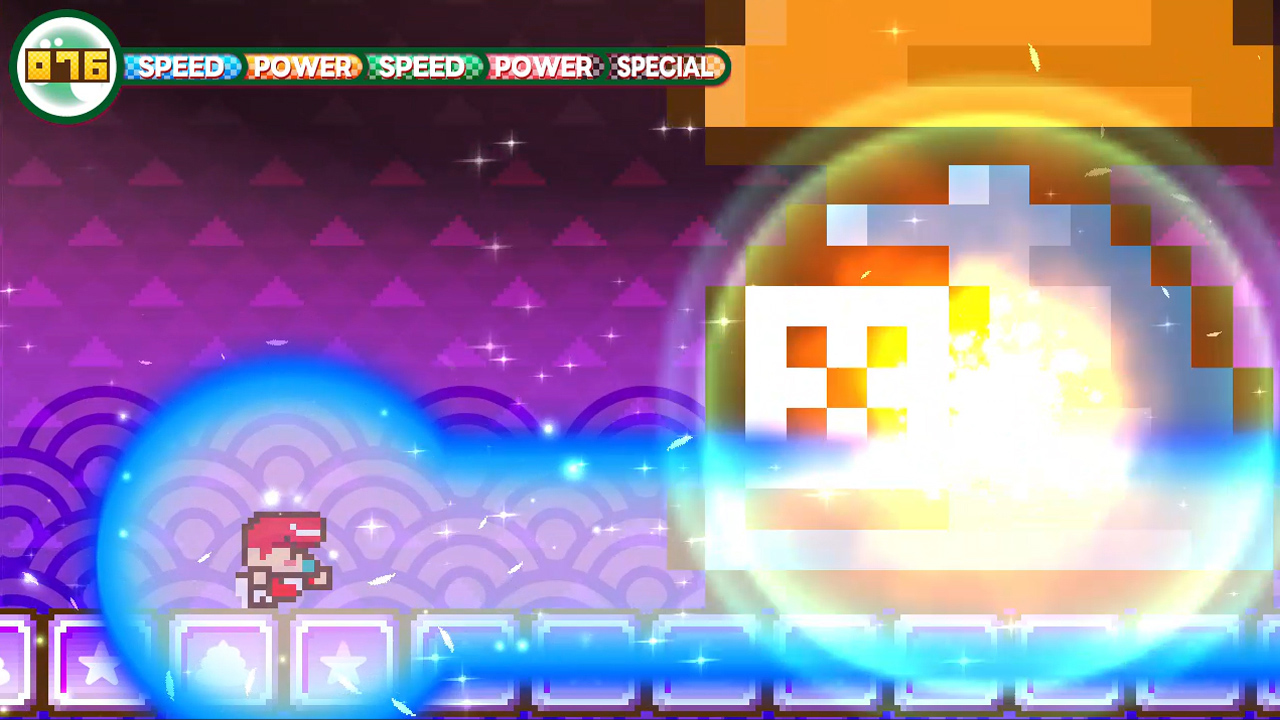The height and width of the screenshot is (720, 1280).
Task: Click the second SPEED upgrade label
Action: (423, 69)
